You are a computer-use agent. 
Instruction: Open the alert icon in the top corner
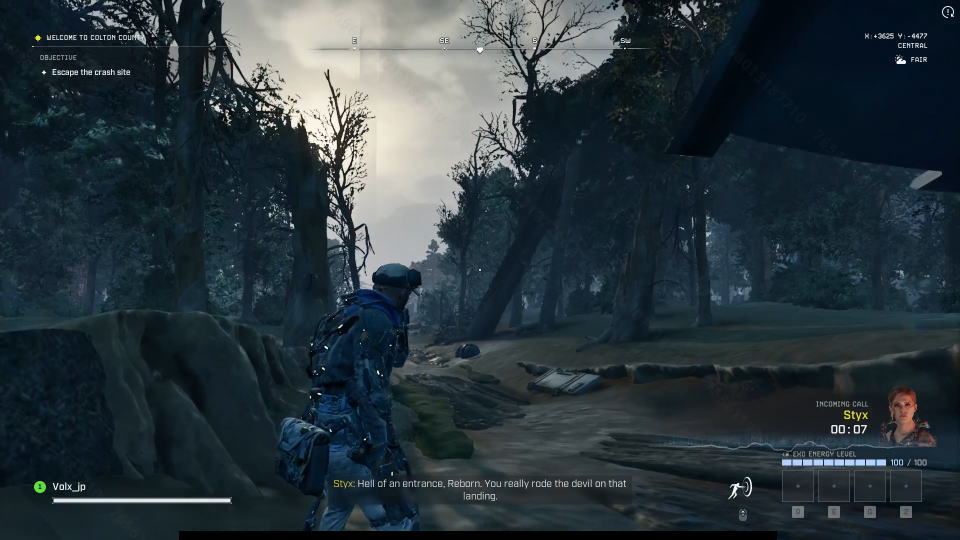tap(948, 12)
